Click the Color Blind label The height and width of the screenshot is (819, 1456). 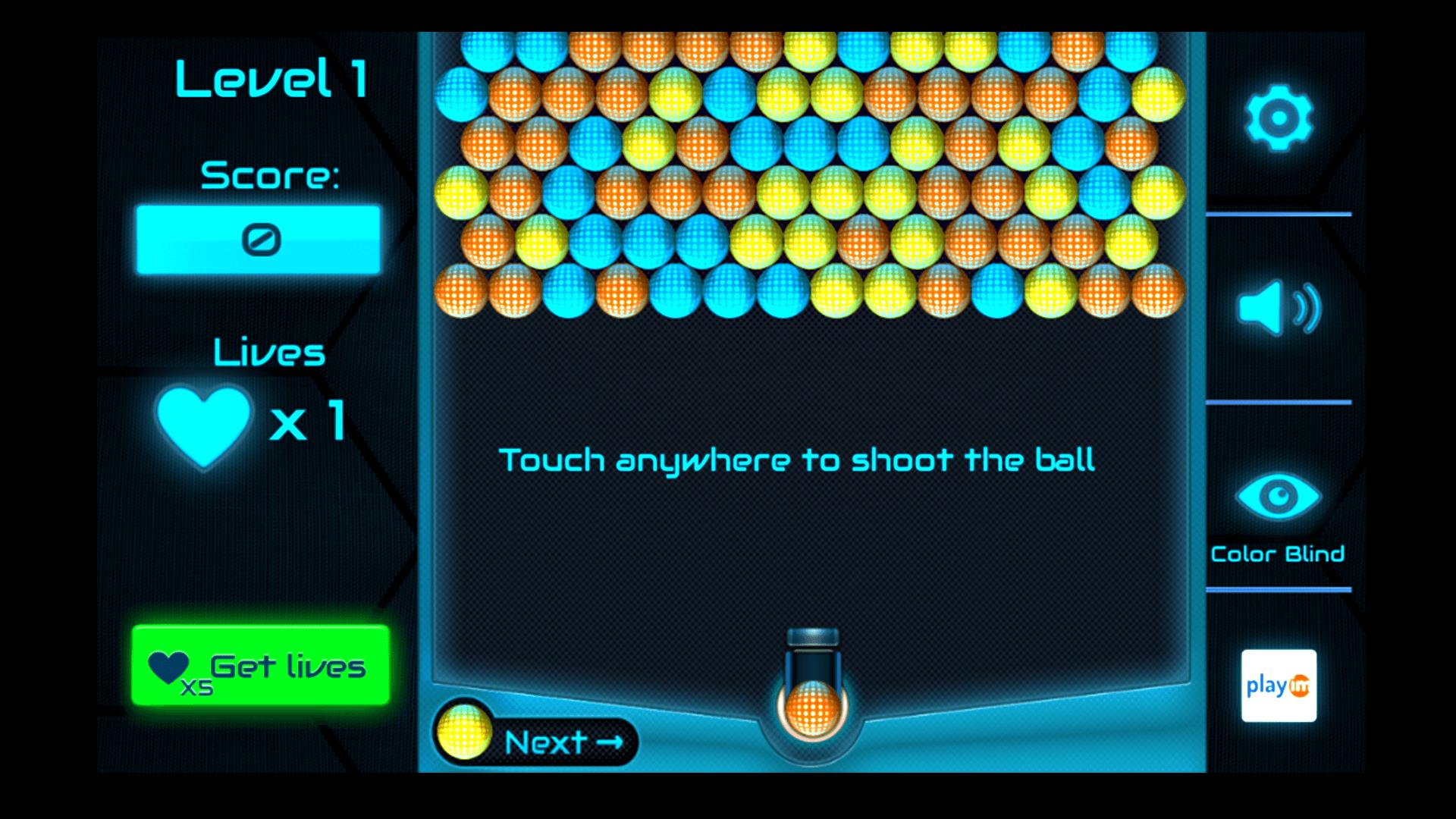click(1277, 554)
